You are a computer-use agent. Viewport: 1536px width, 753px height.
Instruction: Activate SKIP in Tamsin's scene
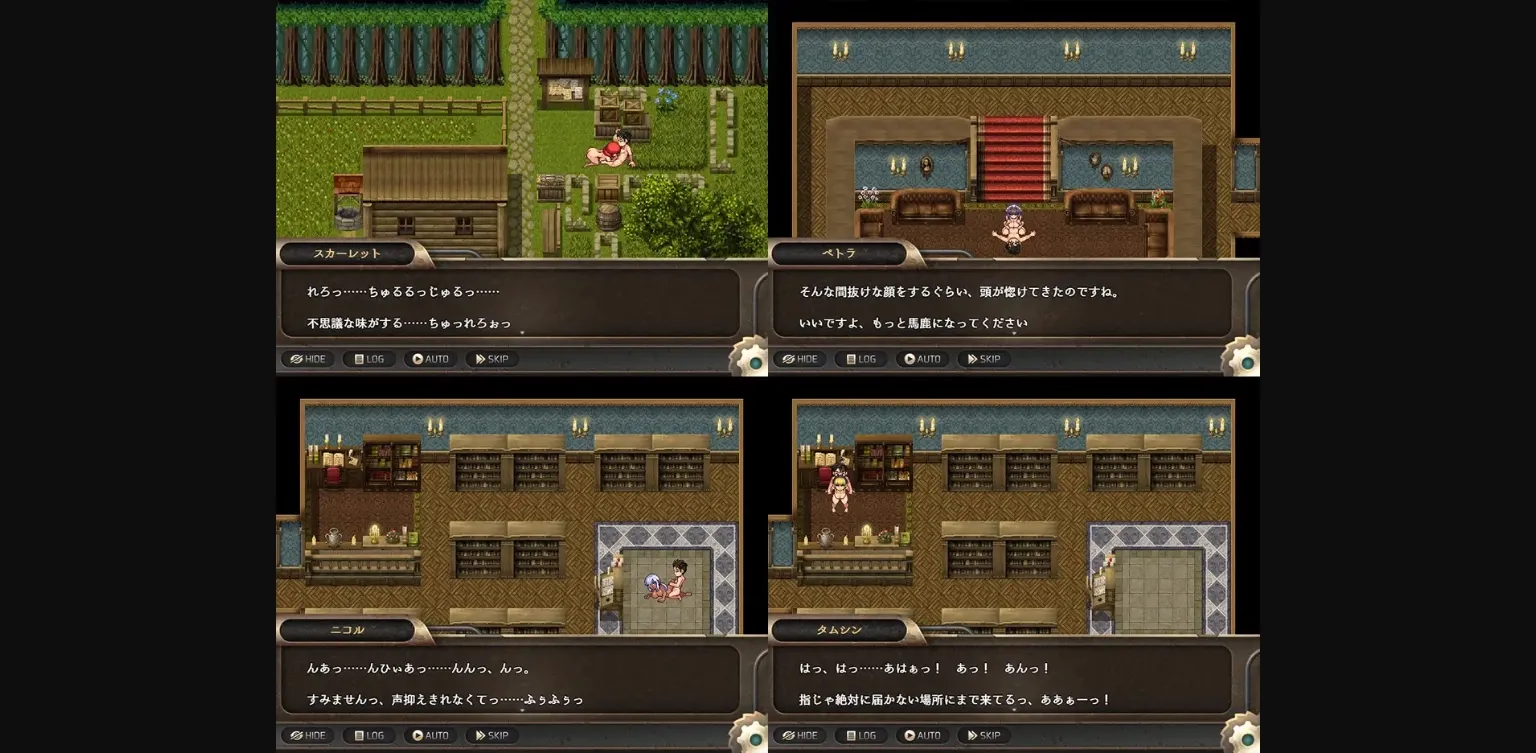click(x=983, y=735)
